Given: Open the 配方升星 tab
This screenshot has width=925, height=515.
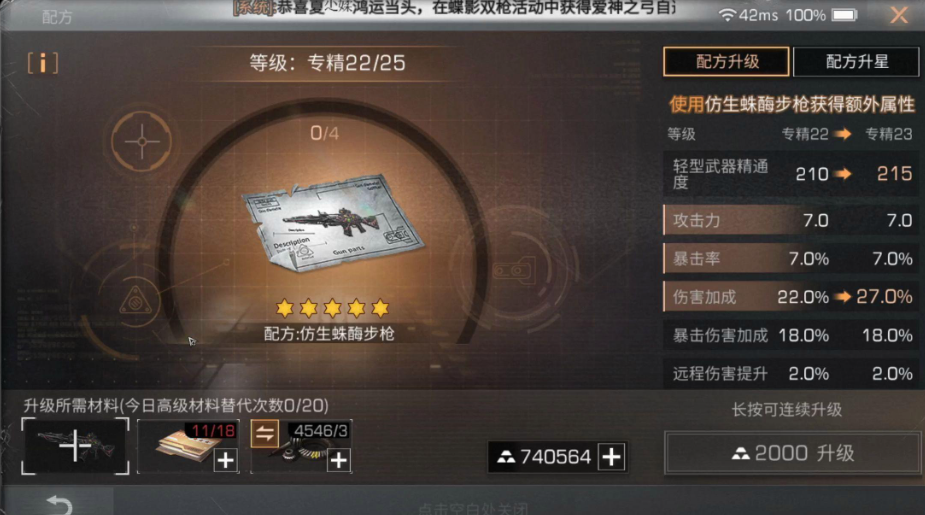Looking at the screenshot, I should [x=856, y=61].
